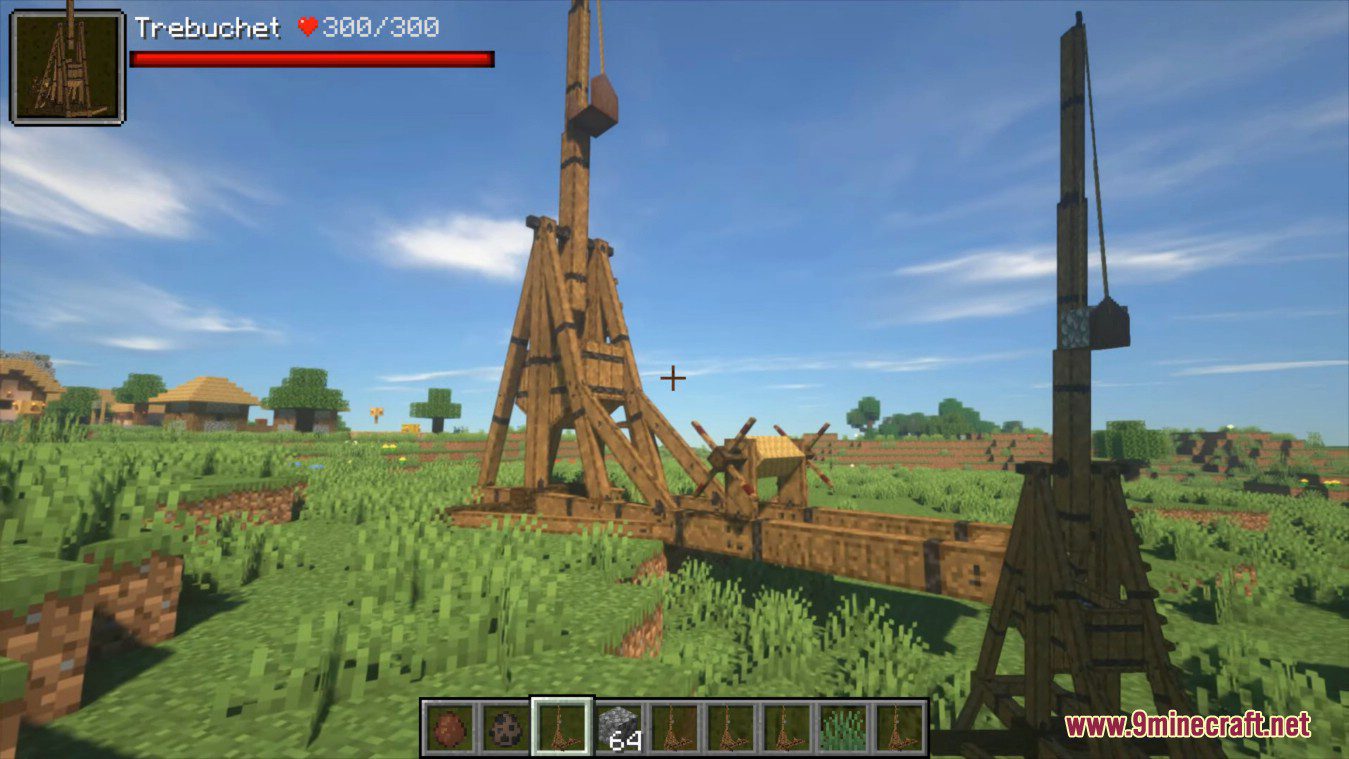Click the crosshair at screen center
Screen dimensions: 1349x759
(672, 379)
